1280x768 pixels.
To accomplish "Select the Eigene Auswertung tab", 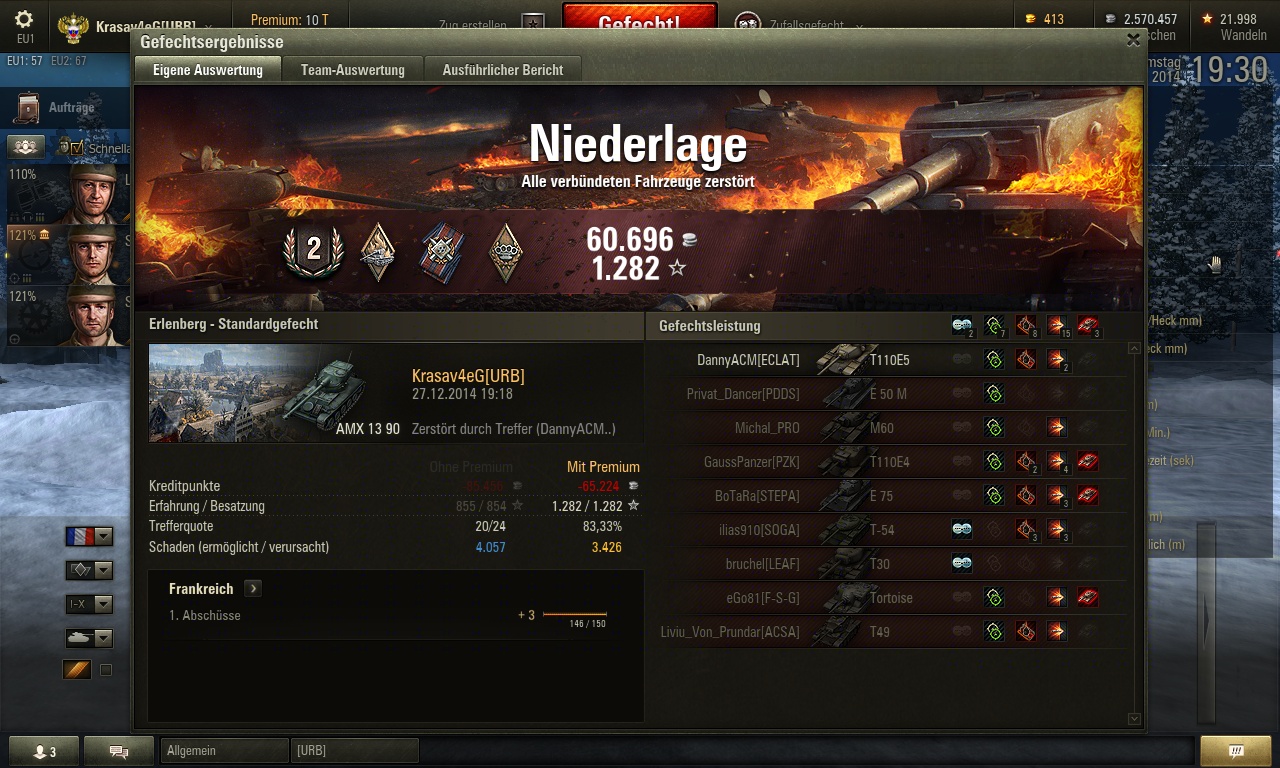I will point(208,70).
